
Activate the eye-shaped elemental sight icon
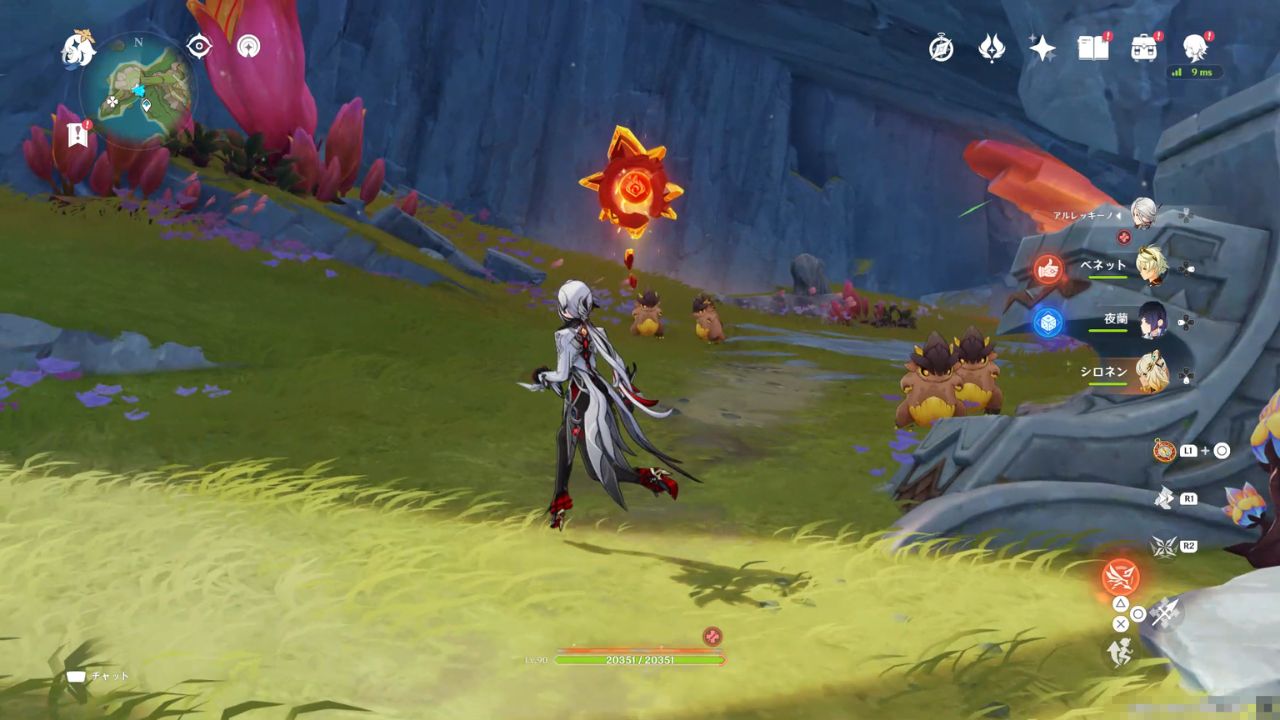point(199,46)
